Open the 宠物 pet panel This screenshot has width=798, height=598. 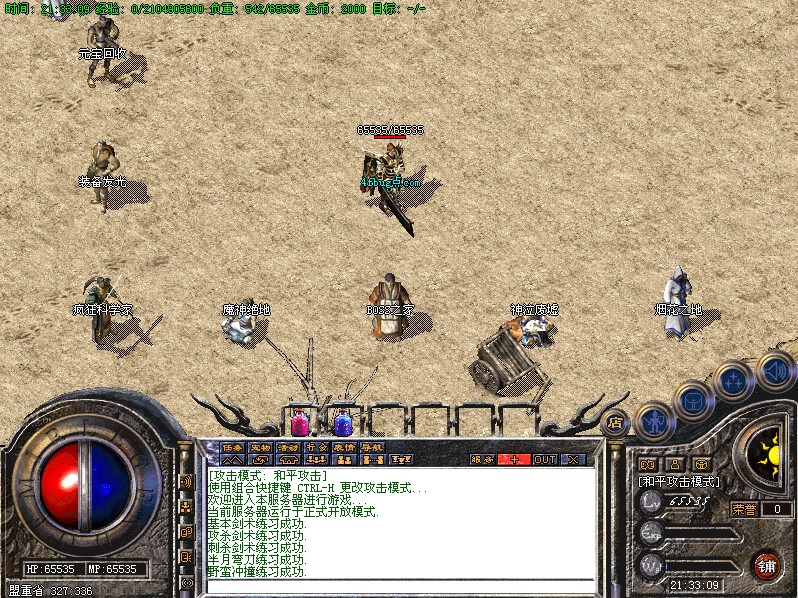[260, 448]
